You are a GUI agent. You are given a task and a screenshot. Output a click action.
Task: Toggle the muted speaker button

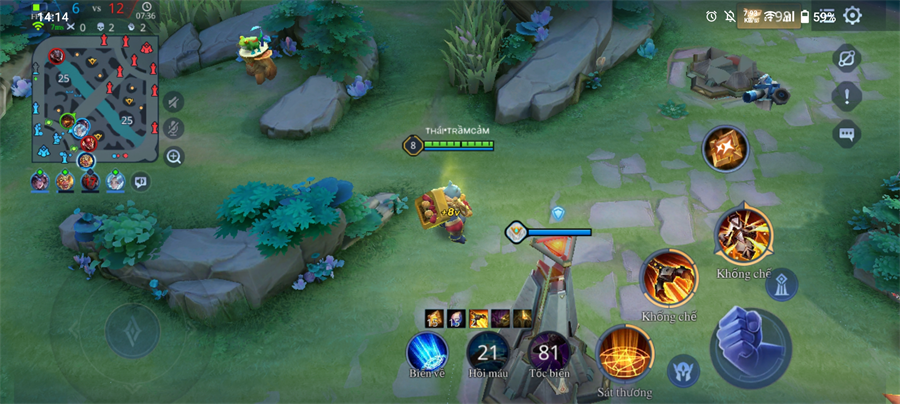click(174, 101)
